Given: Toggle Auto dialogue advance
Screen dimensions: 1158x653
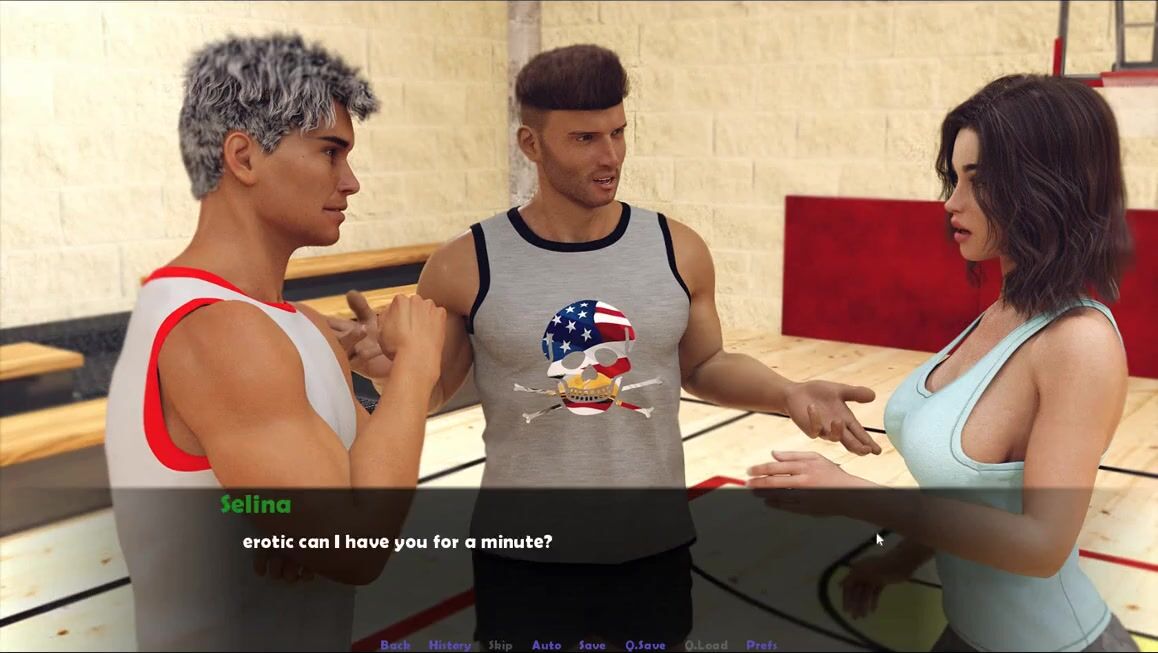Looking at the screenshot, I should click(x=546, y=645).
